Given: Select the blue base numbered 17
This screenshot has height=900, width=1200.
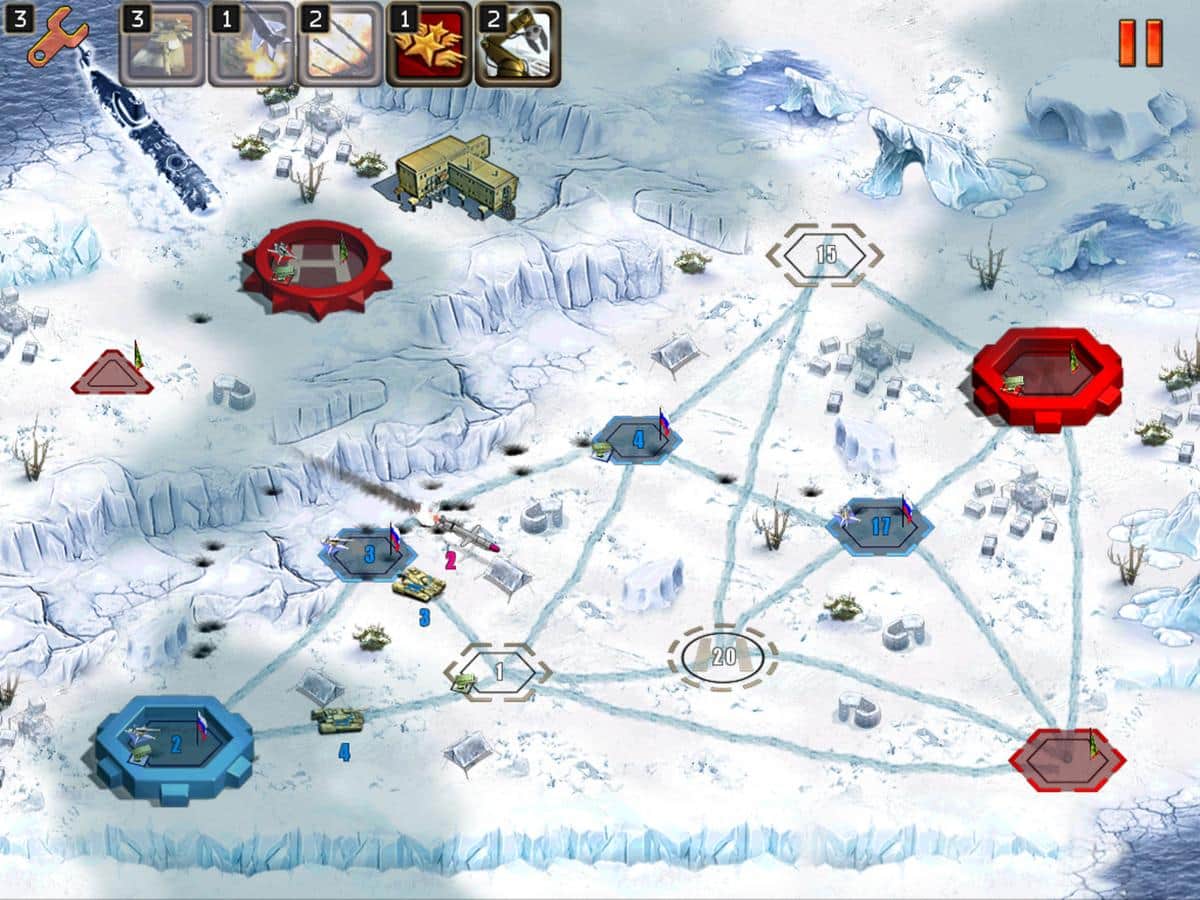Looking at the screenshot, I should click(x=880, y=527).
